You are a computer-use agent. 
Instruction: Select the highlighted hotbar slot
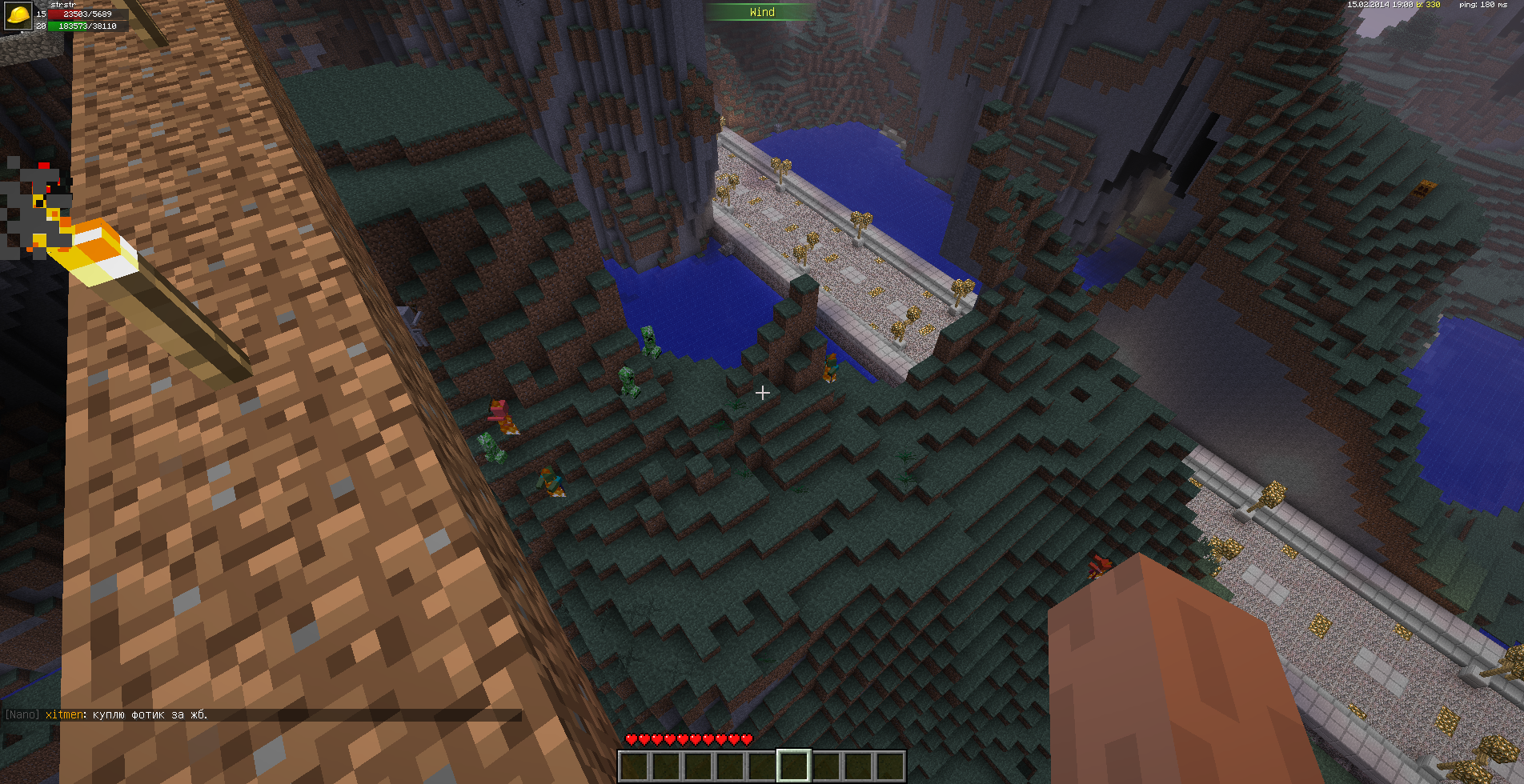[793, 766]
